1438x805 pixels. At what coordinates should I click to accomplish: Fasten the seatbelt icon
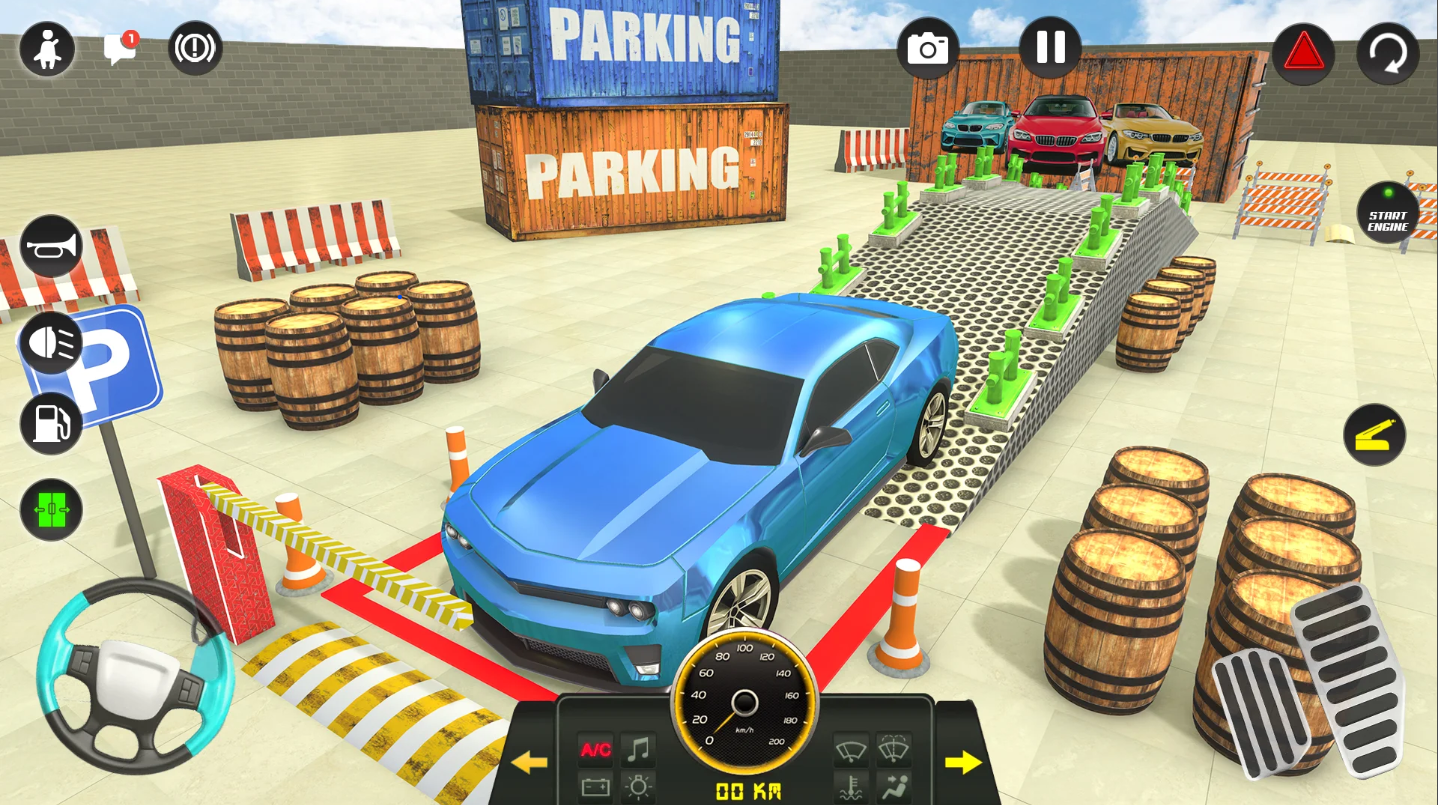[47, 49]
